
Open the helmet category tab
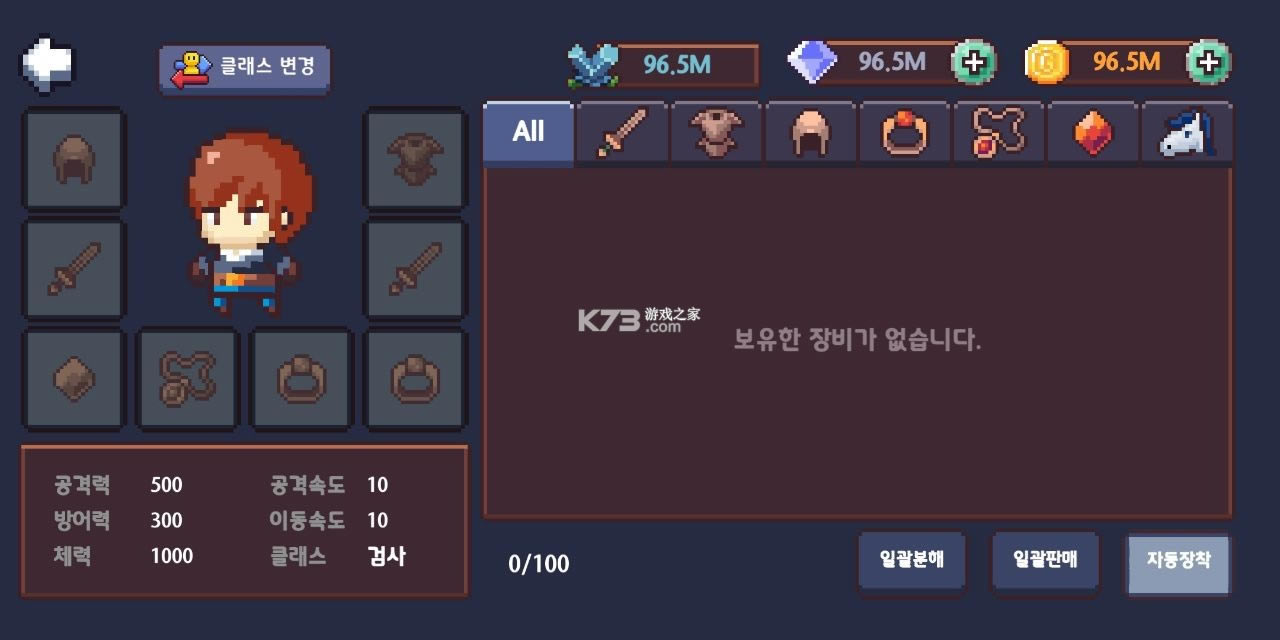[x=810, y=132]
